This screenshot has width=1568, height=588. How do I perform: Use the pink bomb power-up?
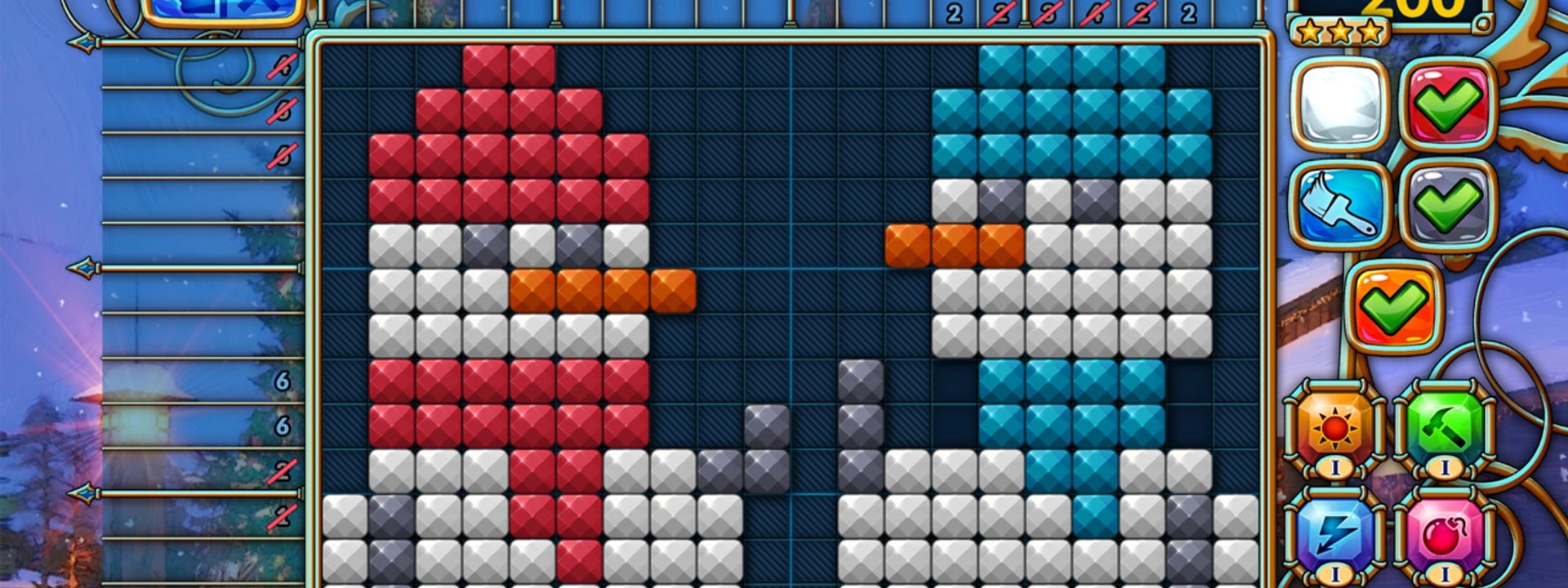[x=1444, y=532]
